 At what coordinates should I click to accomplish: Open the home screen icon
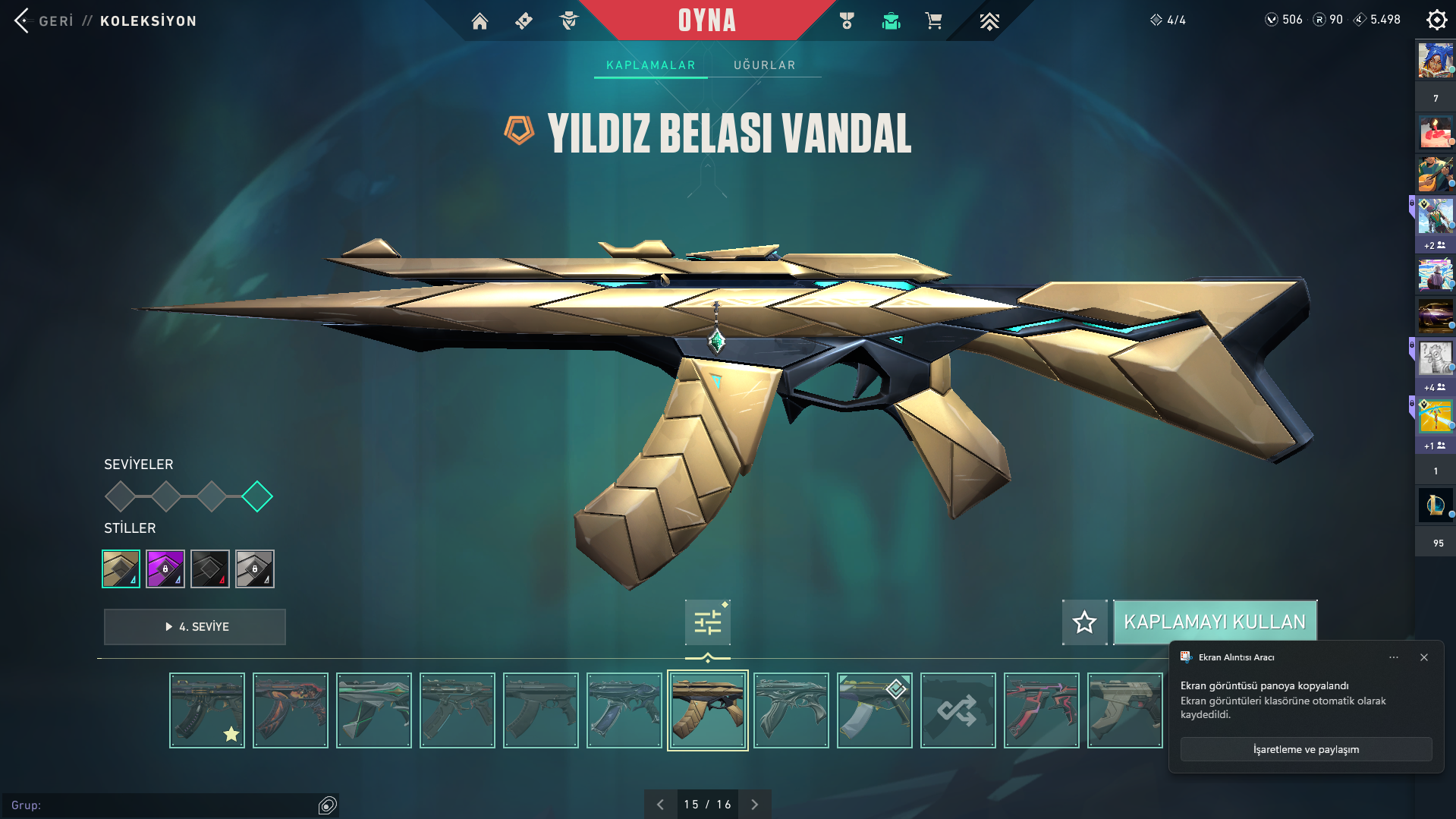[x=480, y=21]
